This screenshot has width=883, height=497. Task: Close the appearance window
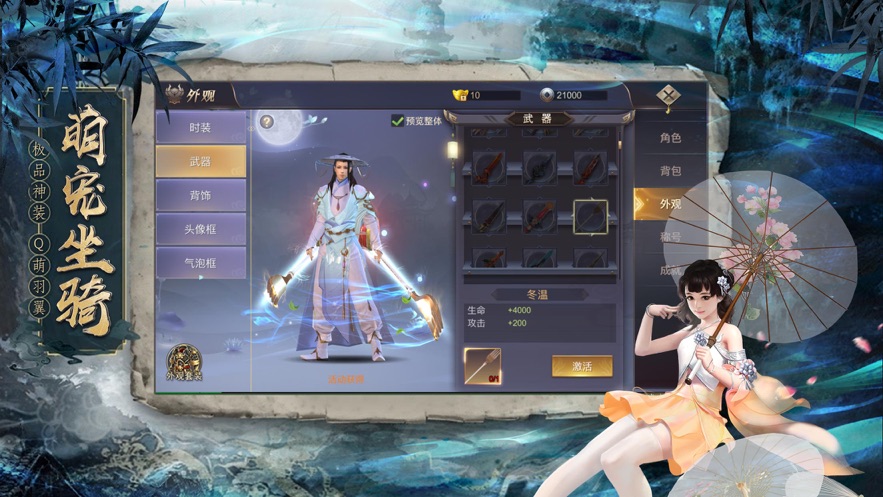point(669,96)
